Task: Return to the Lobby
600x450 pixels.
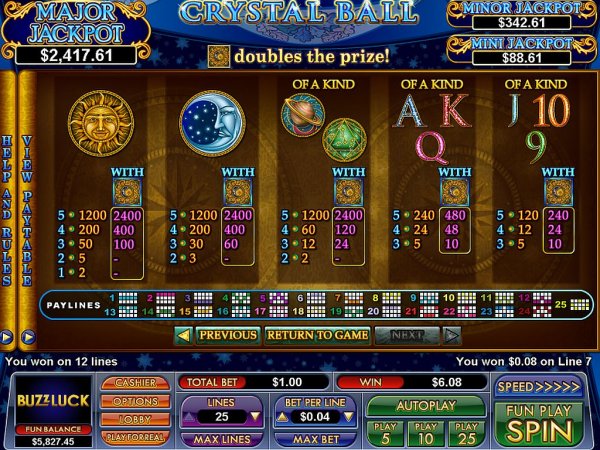Action: tap(134, 419)
